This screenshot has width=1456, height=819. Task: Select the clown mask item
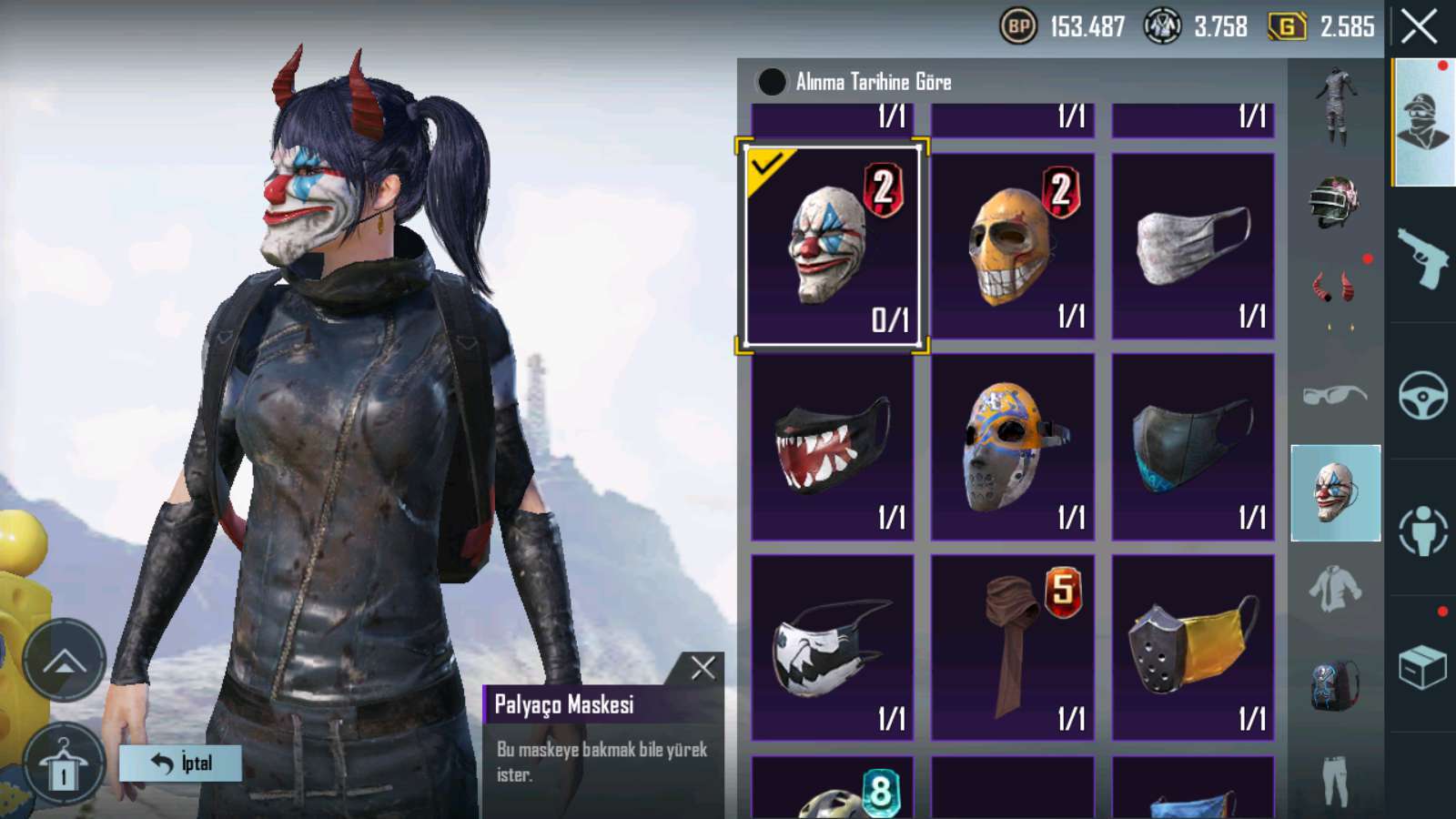tap(832, 246)
